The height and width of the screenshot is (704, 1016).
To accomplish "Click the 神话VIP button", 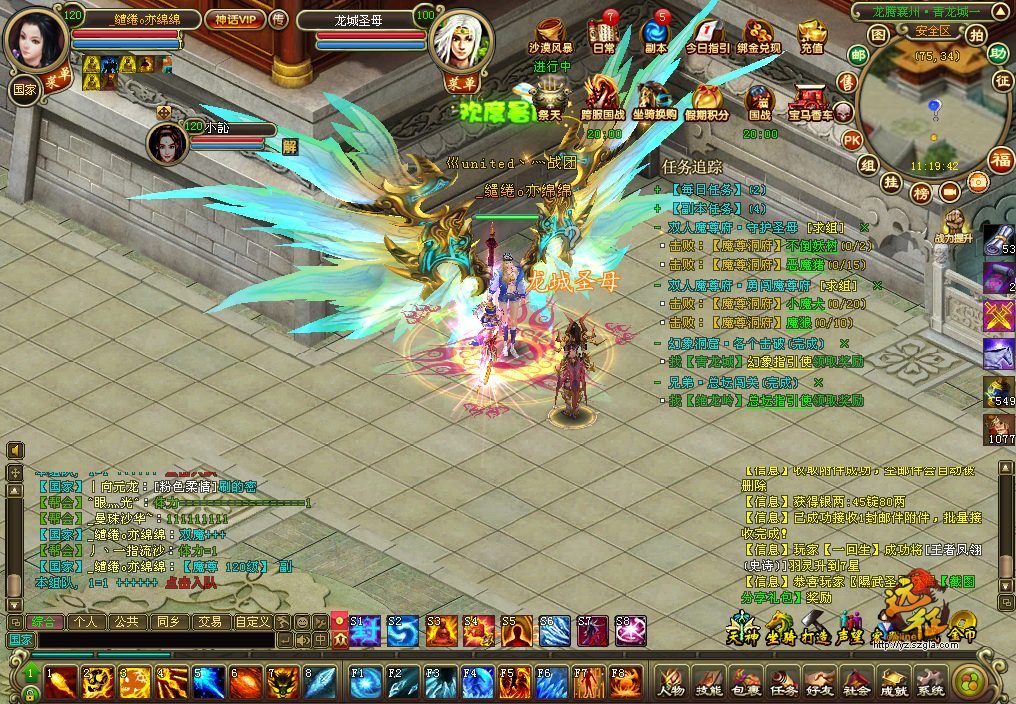I will tap(232, 19).
